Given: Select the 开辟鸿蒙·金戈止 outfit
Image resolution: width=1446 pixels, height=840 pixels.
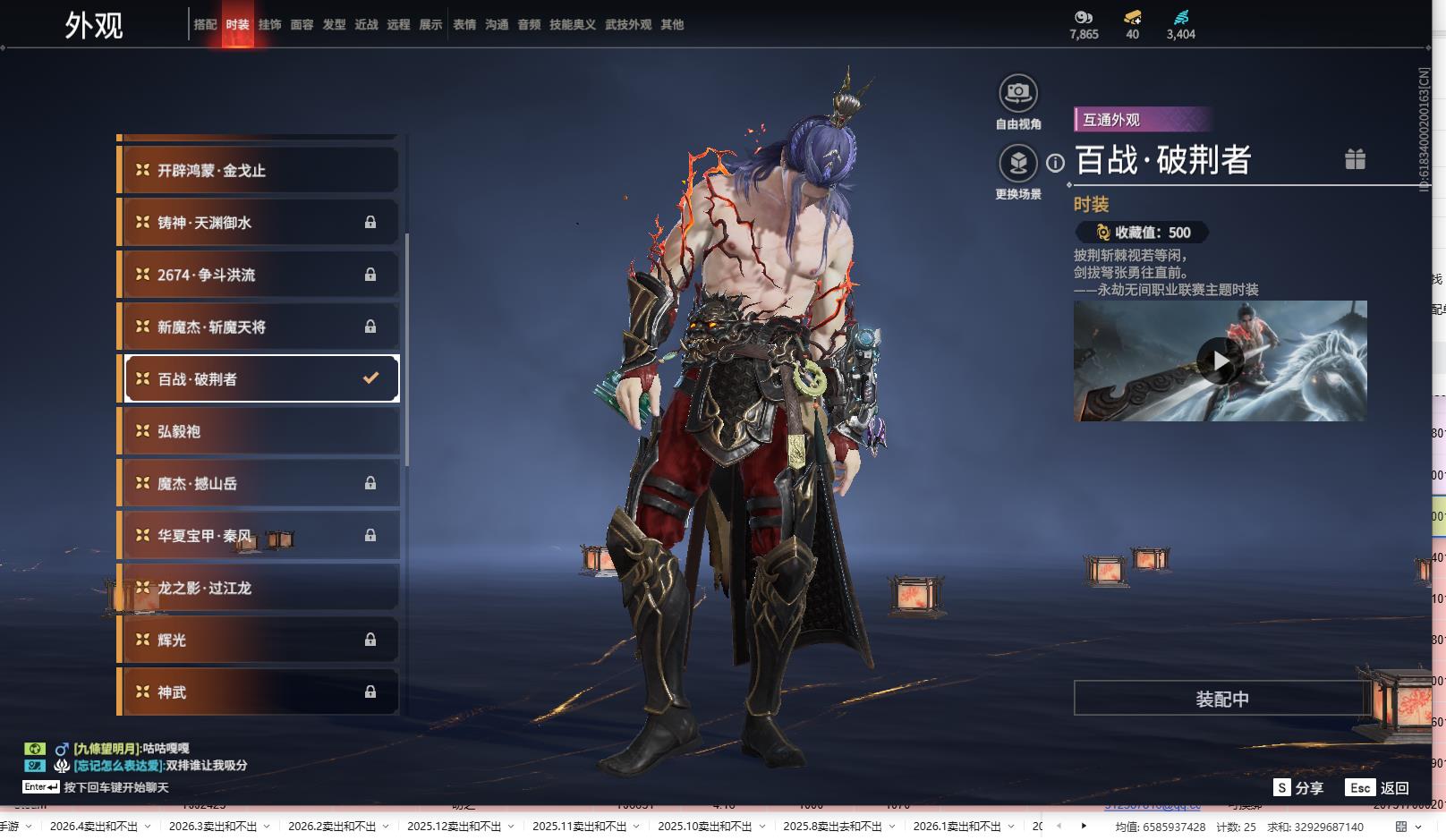Looking at the screenshot, I should click(x=259, y=170).
